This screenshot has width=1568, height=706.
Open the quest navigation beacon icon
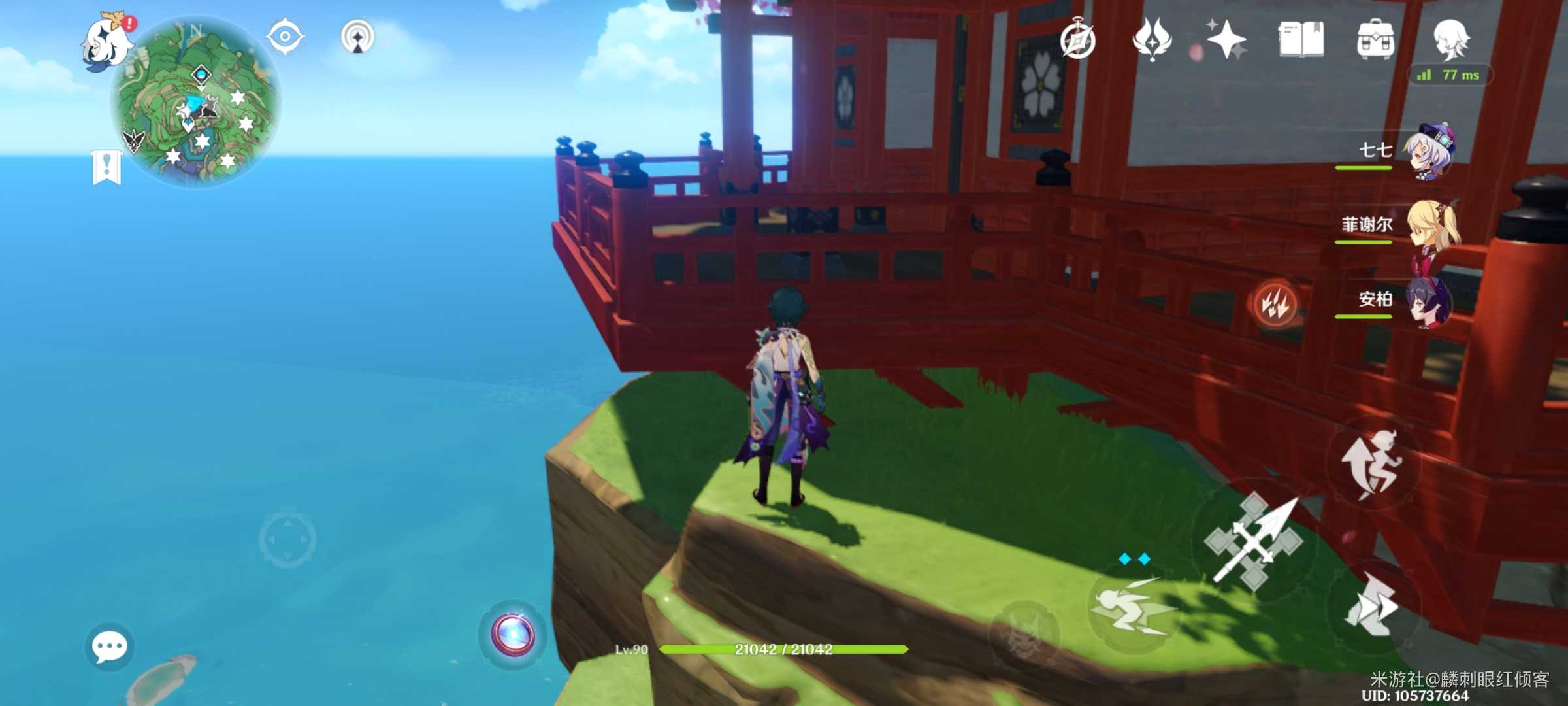pyautogui.click(x=357, y=37)
